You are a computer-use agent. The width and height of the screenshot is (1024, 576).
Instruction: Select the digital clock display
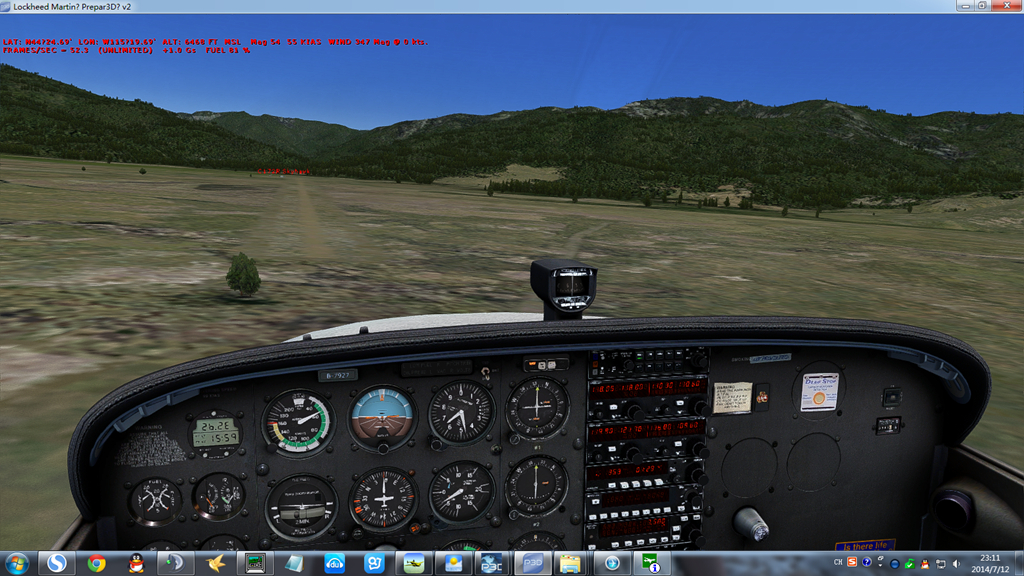click(x=216, y=431)
